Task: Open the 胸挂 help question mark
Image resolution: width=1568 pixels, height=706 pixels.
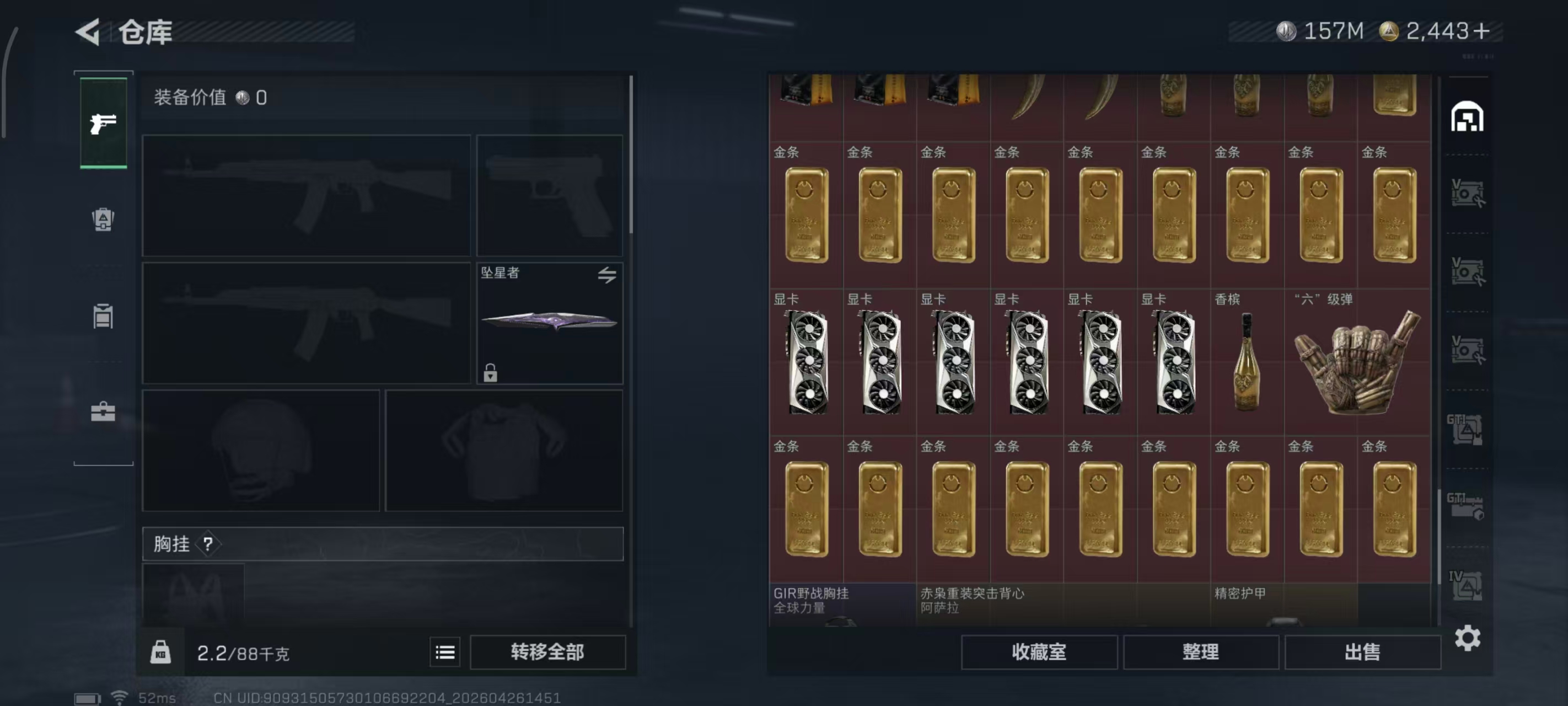Action: [209, 544]
